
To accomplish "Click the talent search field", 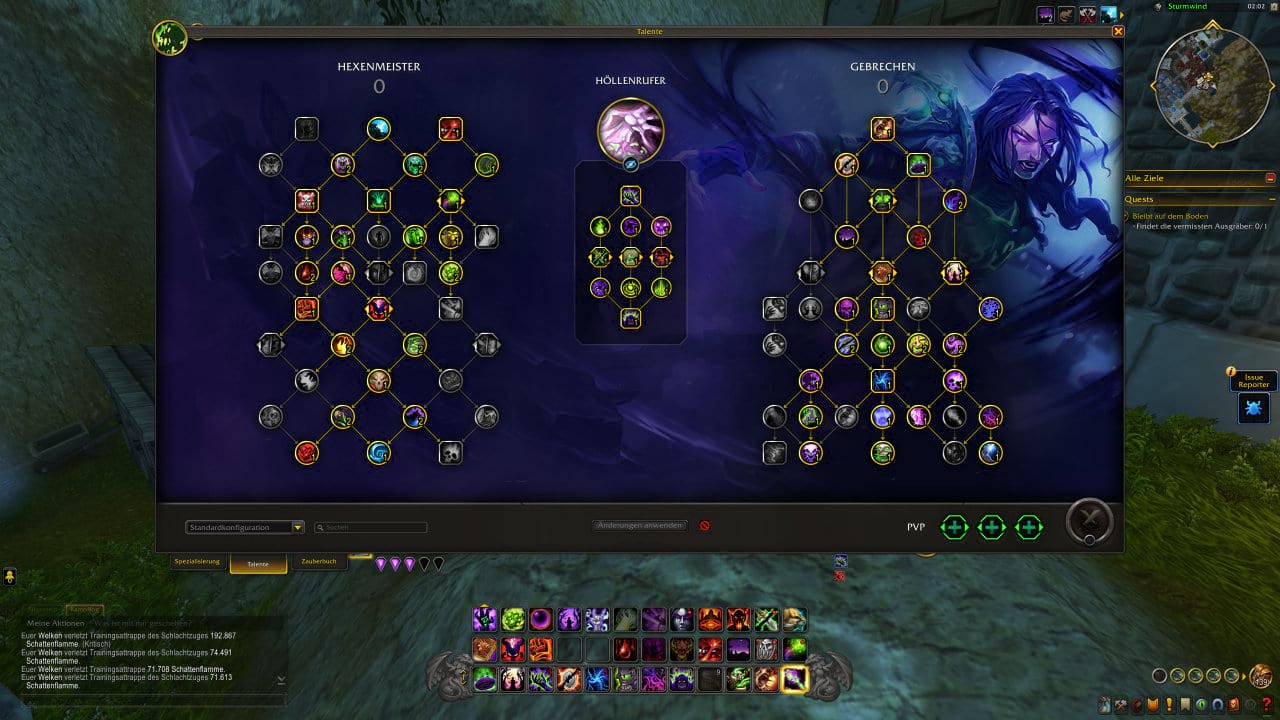I will click(372, 527).
